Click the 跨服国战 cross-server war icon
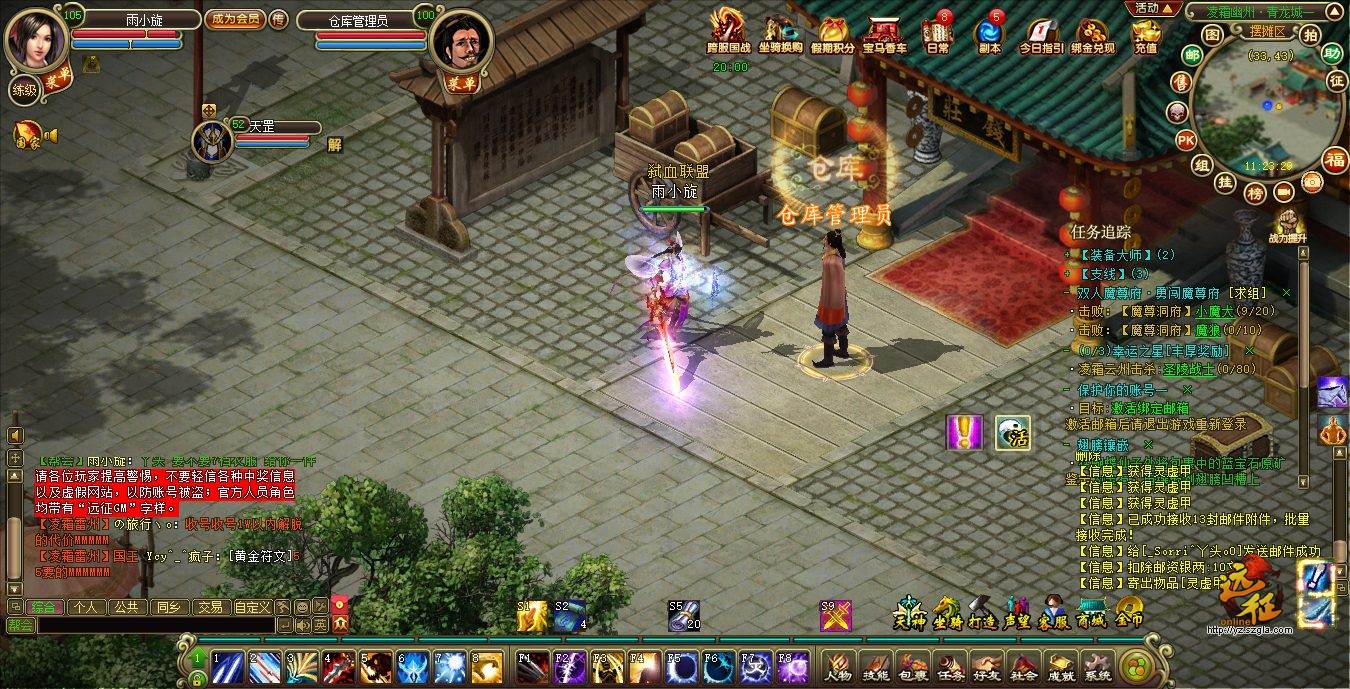The height and width of the screenshot is (689, 1350). (729, 33)
